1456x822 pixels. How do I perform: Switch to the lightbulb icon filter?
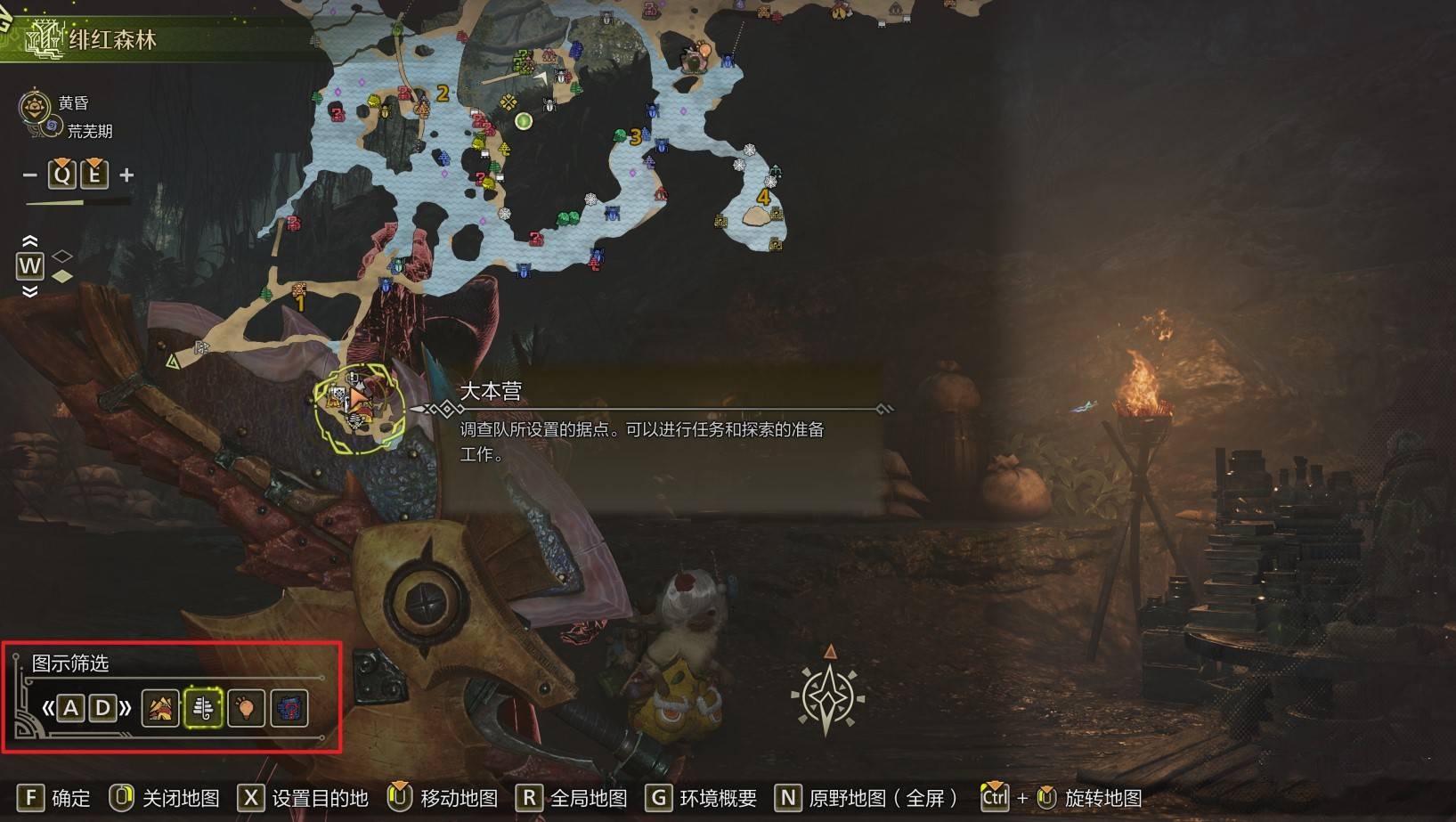246,708
